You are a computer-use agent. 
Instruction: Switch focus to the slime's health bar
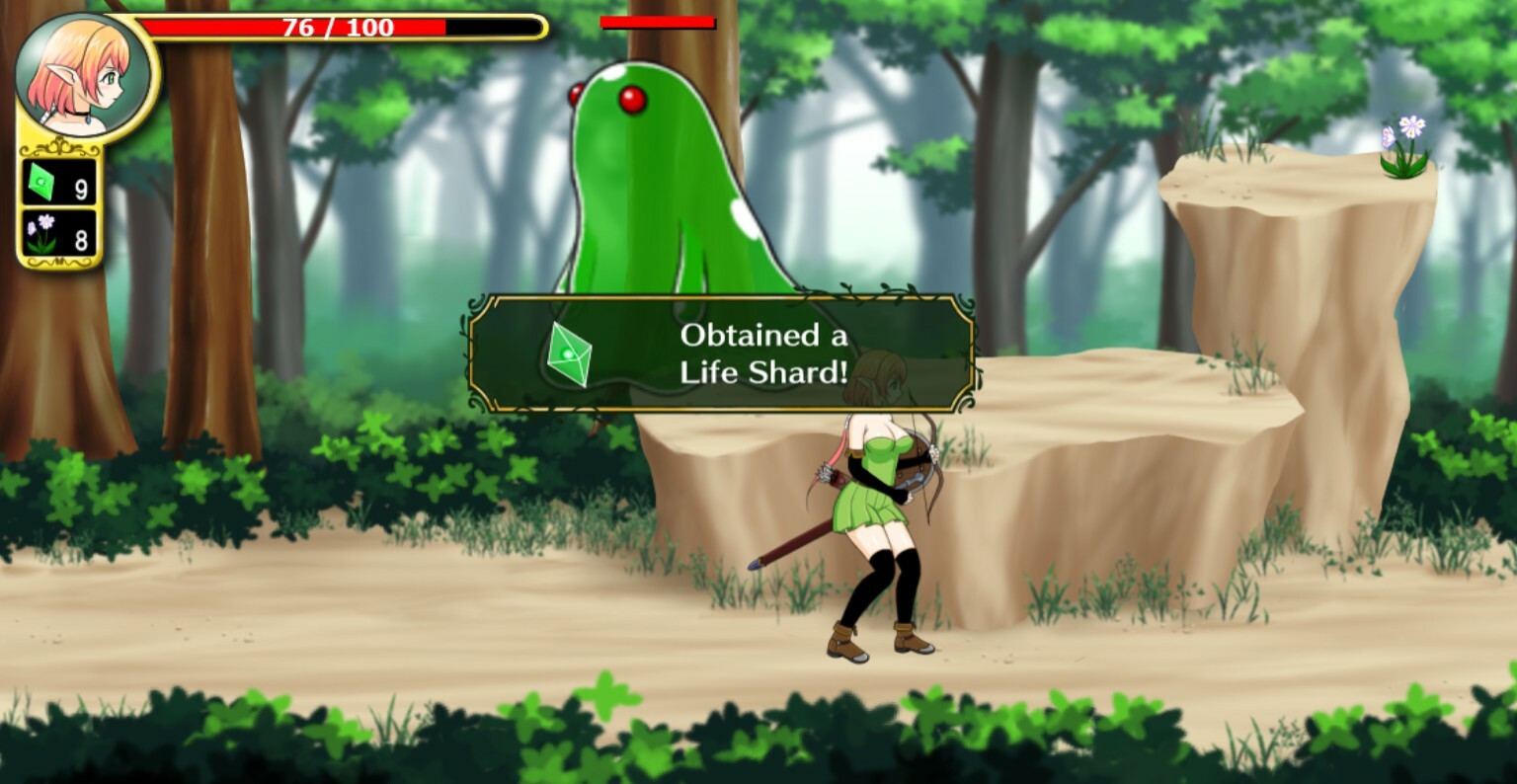point(656,20)
